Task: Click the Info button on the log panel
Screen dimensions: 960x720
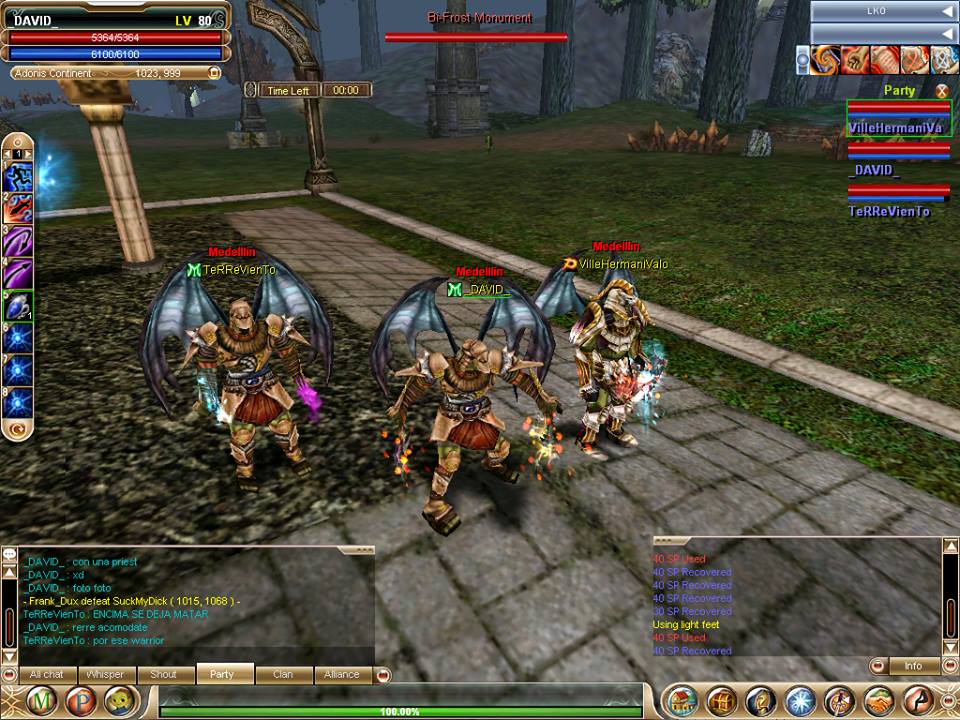Action: coord(913,665)
